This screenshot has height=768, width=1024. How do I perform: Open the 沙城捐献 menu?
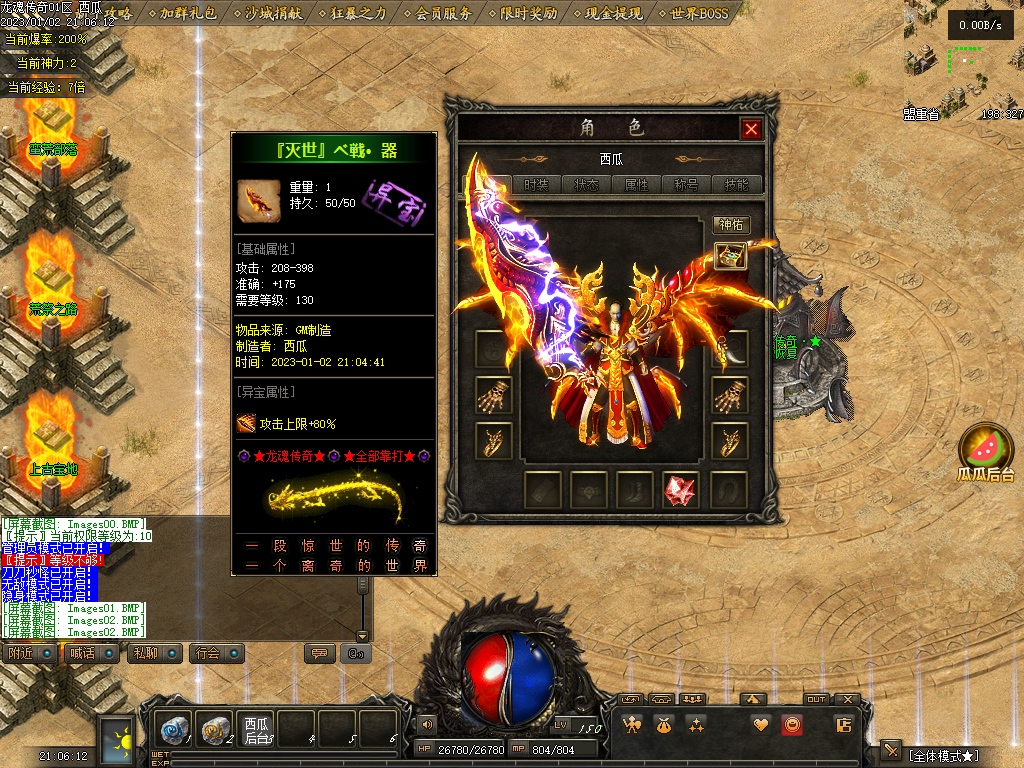(x=272, y=13)
